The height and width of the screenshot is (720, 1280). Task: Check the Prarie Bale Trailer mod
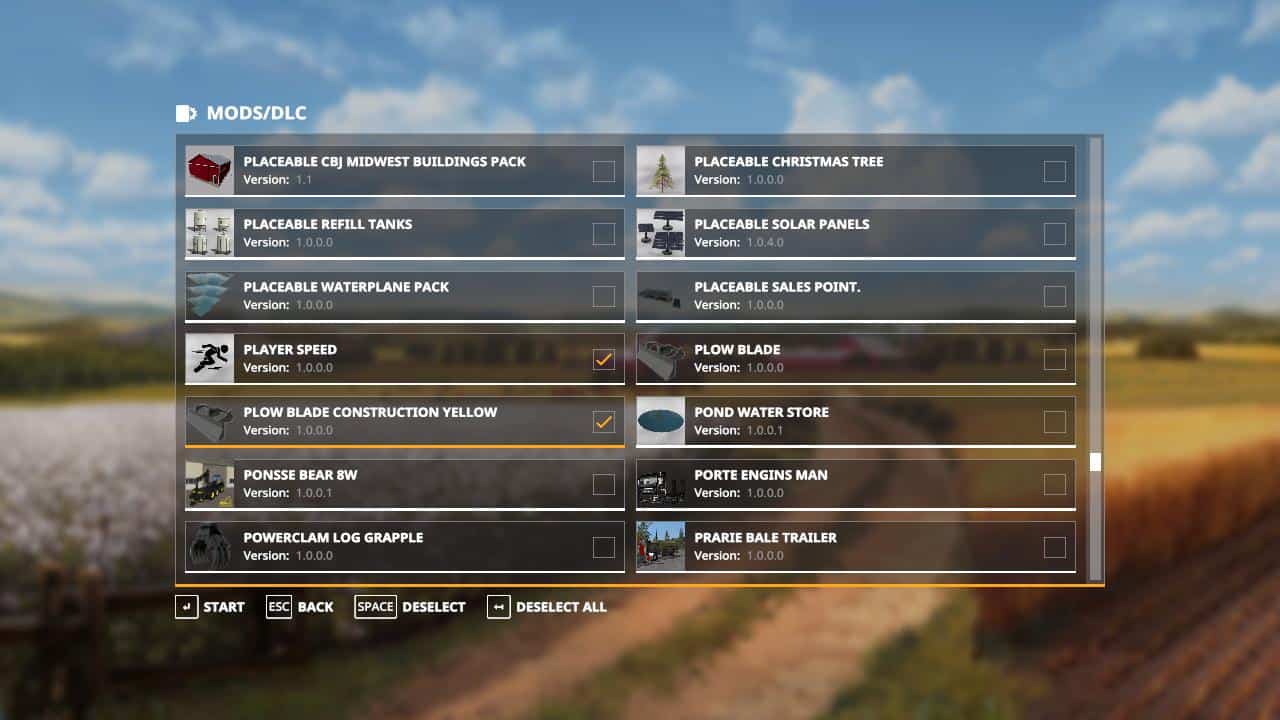1055,546
